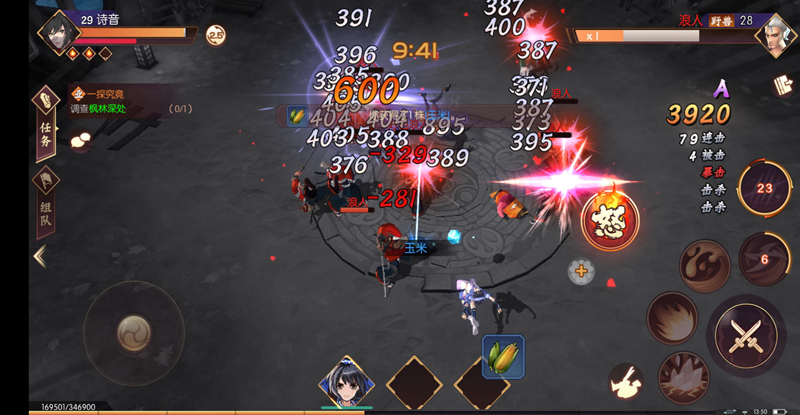Collapse the side panel with the arrow
This screenshot has width=800, height=415.
(x=40, y=256)
